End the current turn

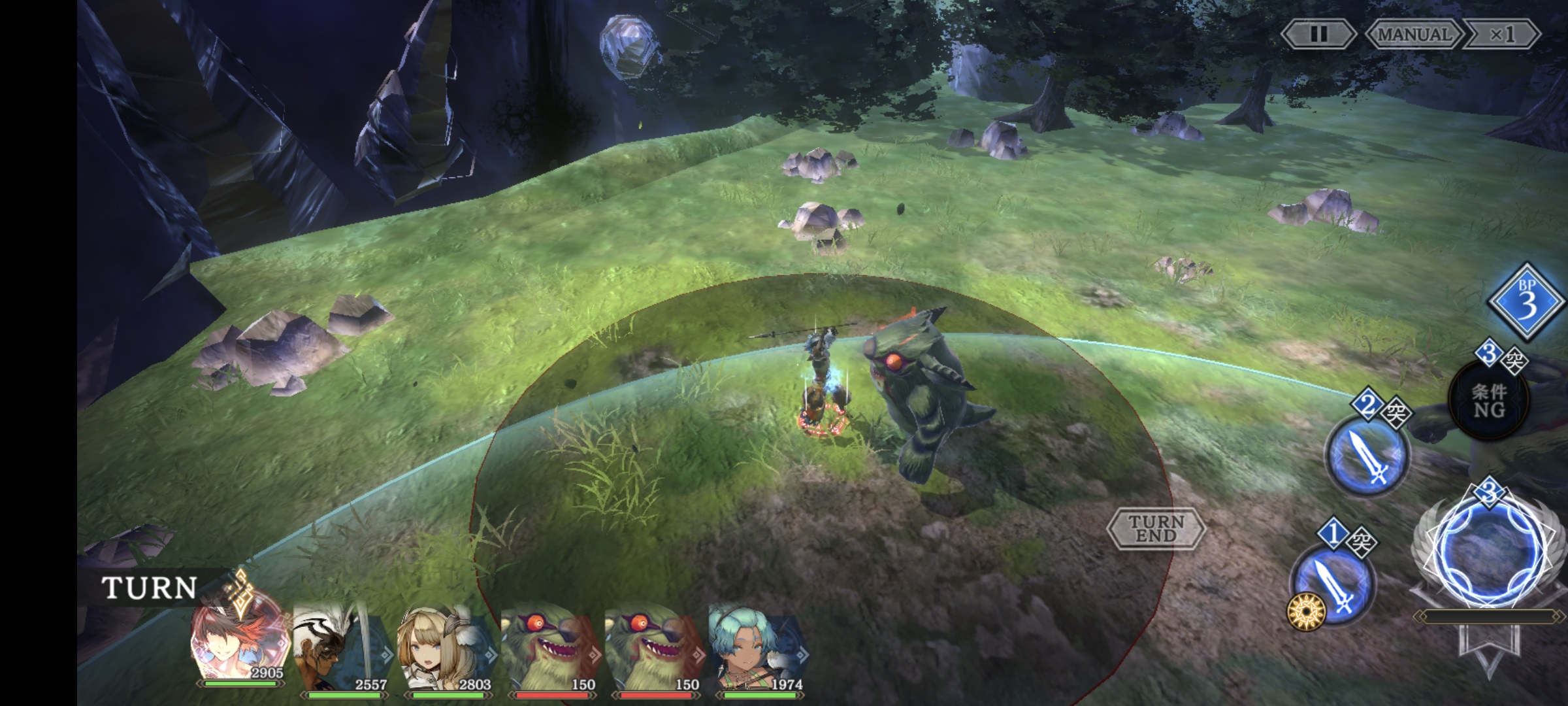[x=1156, y=528]
